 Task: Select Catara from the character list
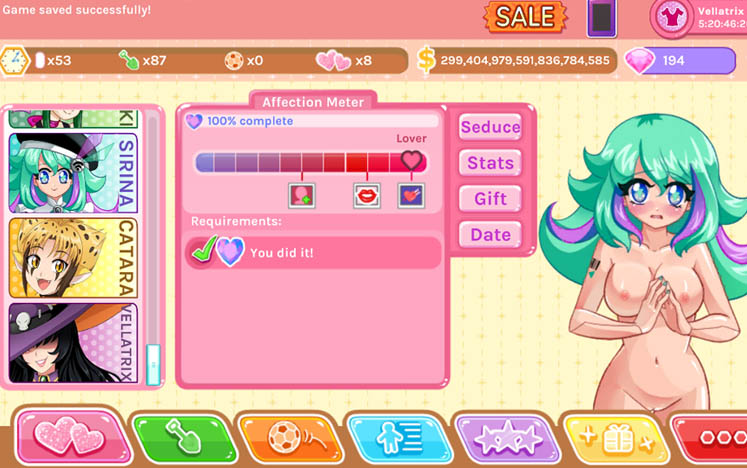[x=72, y=257]
